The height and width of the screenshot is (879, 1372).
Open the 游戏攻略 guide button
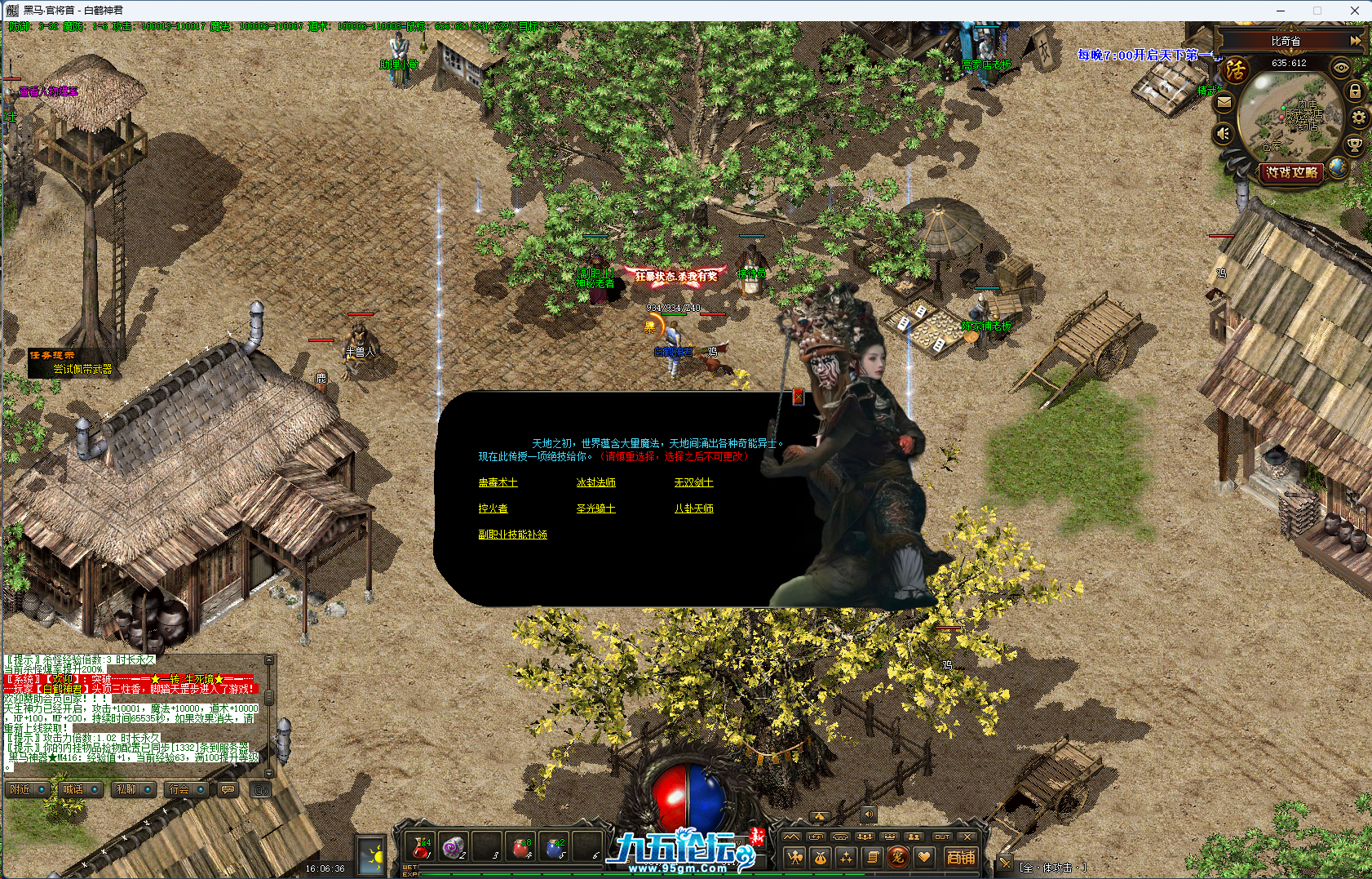(1292, 172)
